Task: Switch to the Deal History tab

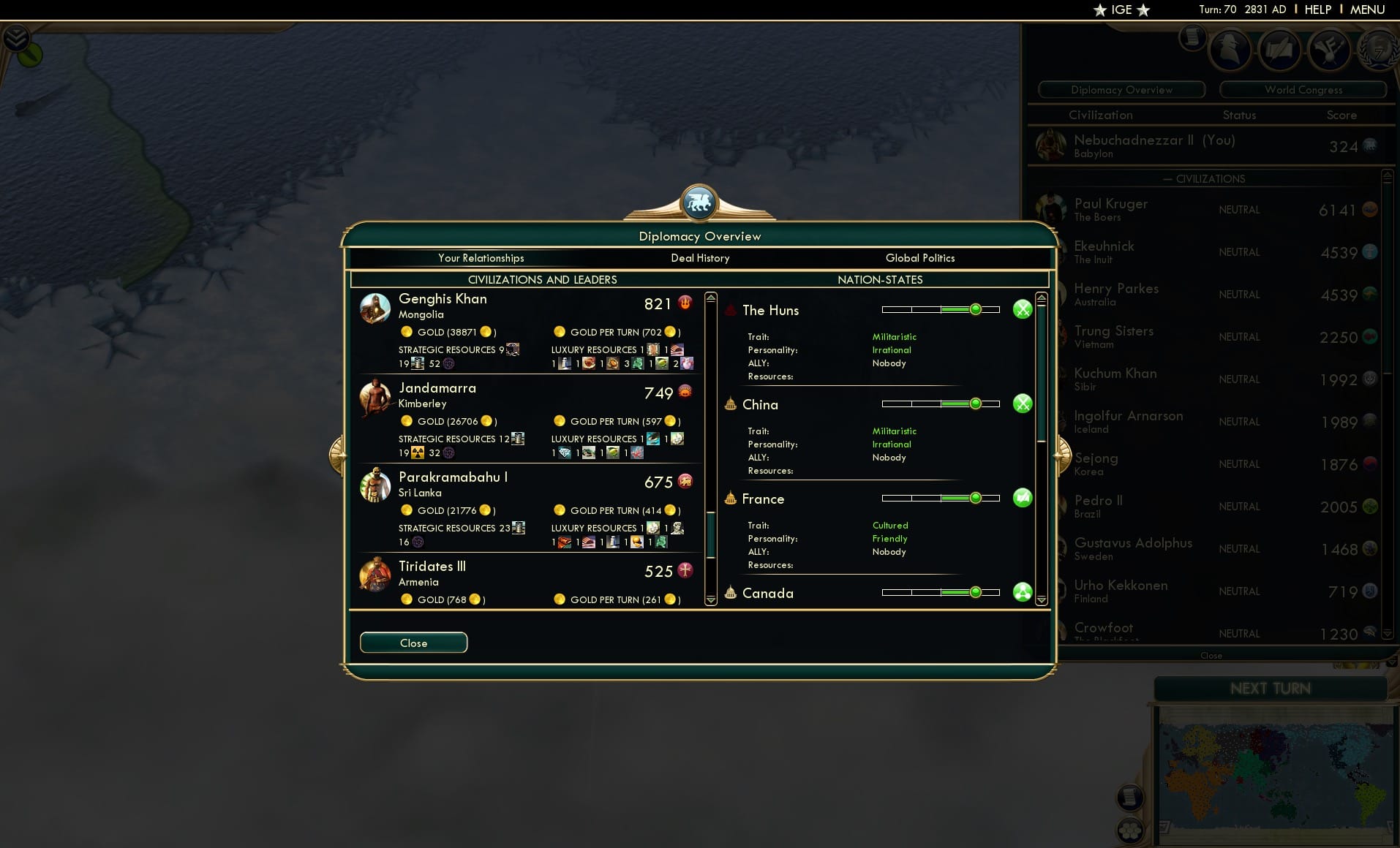Action: 700,258
